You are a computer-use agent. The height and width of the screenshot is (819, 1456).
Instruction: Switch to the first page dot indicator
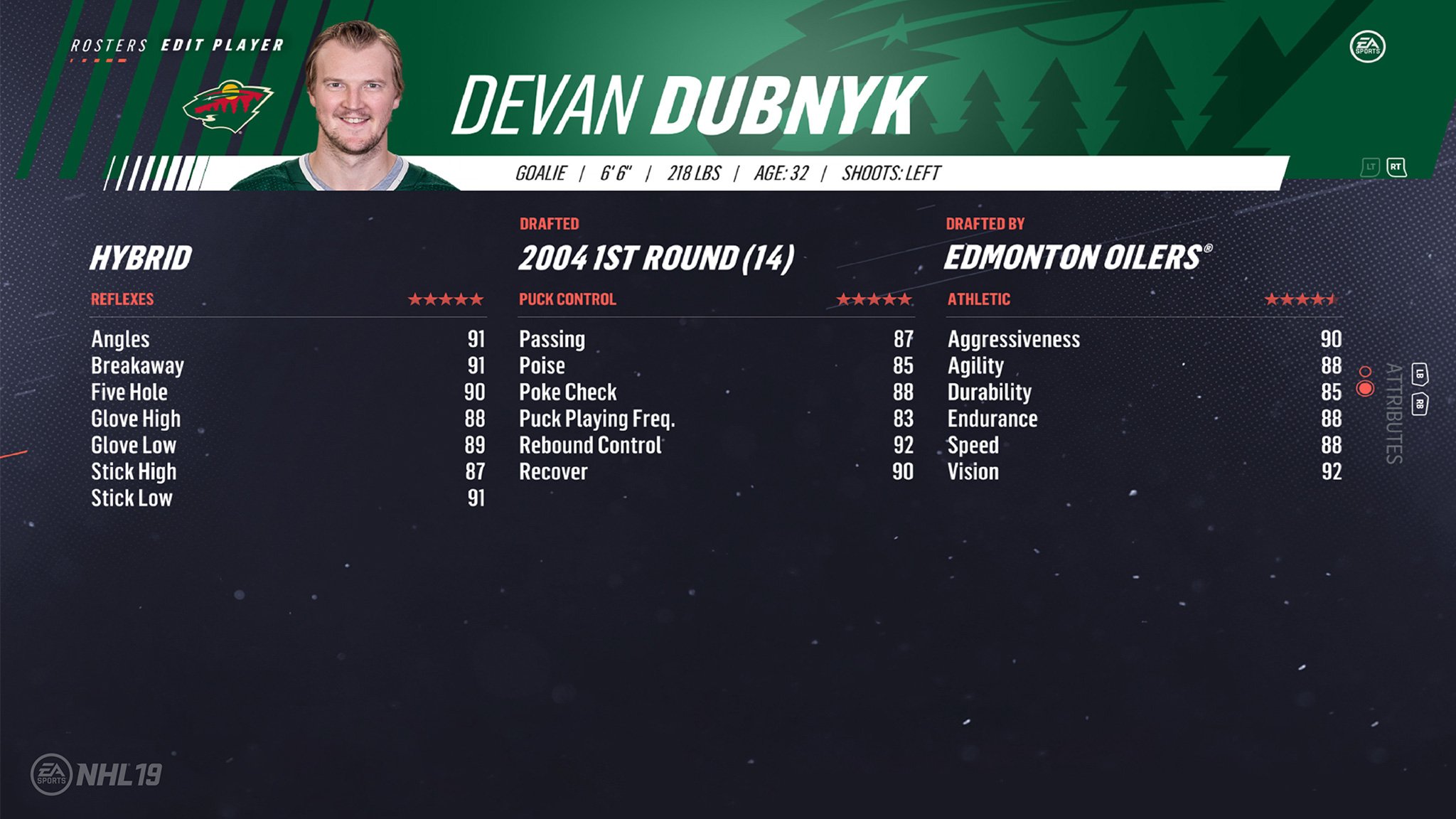[x=1365, y=372]
